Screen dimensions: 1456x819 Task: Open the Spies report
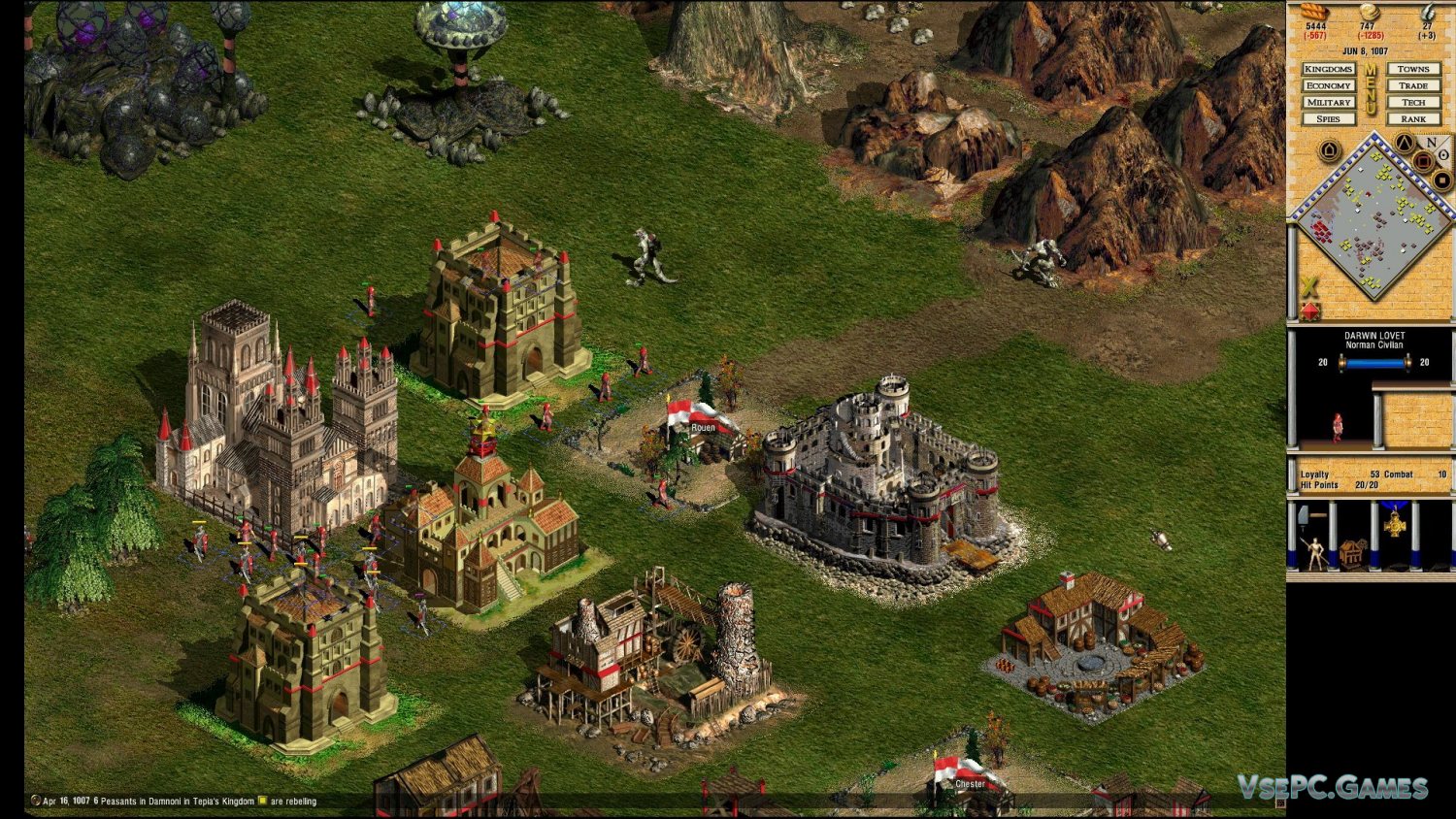pyautogui.click(x=1328, y=118)
